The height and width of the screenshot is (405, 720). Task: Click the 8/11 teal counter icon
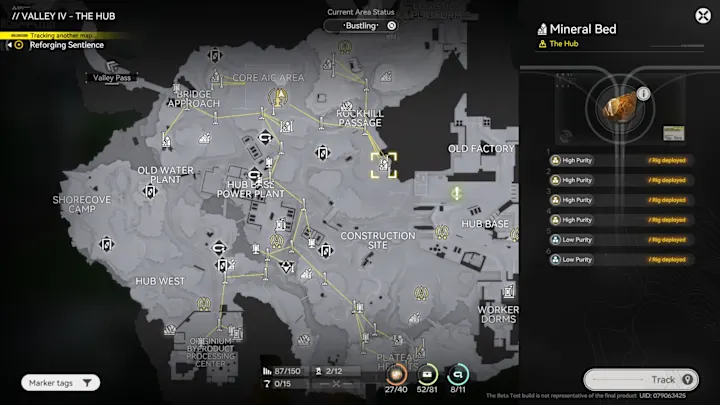[x=459, y=374]
